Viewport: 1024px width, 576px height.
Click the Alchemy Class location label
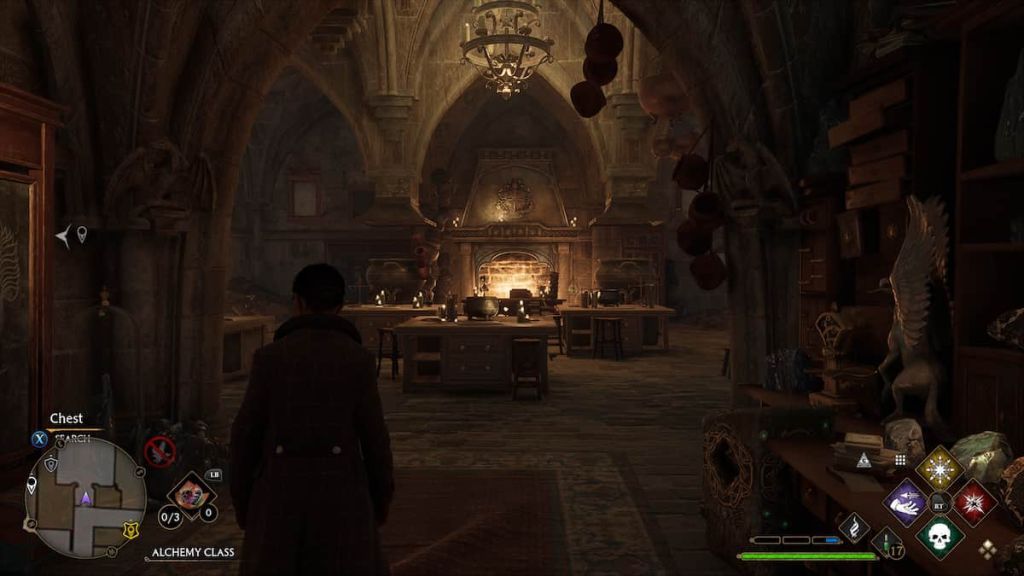click(194, 553)
